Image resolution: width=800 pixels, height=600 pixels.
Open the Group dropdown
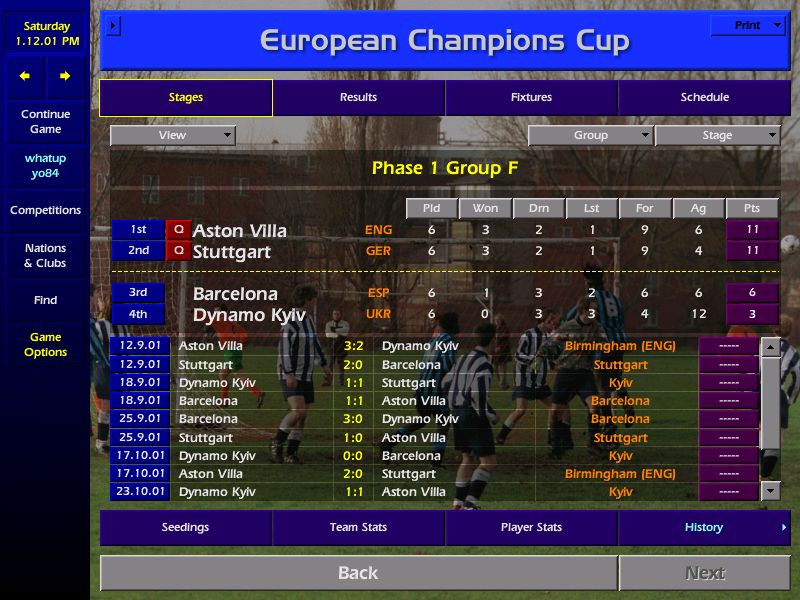tap(590, 135)
